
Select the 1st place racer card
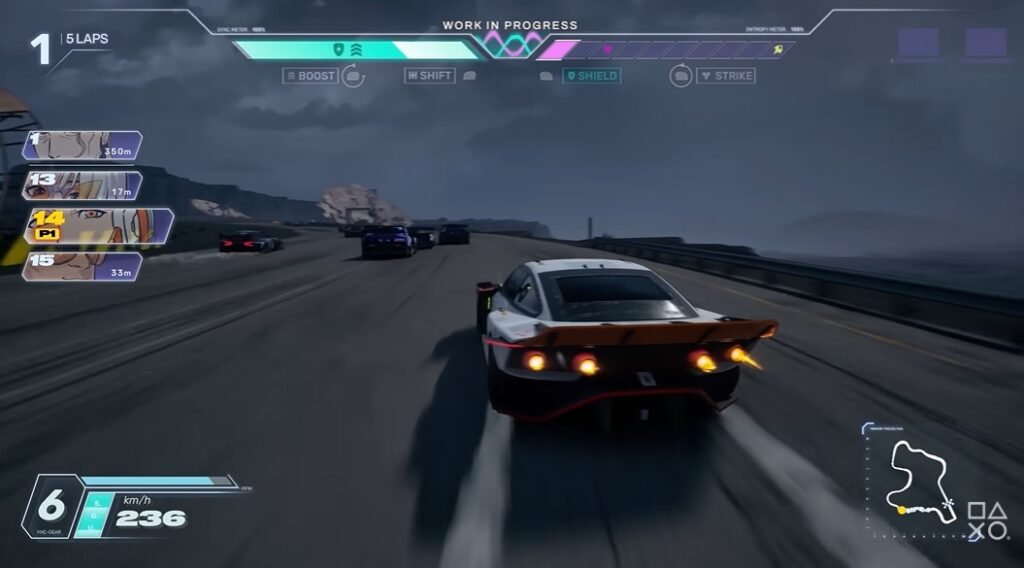(x=82, y=146)
